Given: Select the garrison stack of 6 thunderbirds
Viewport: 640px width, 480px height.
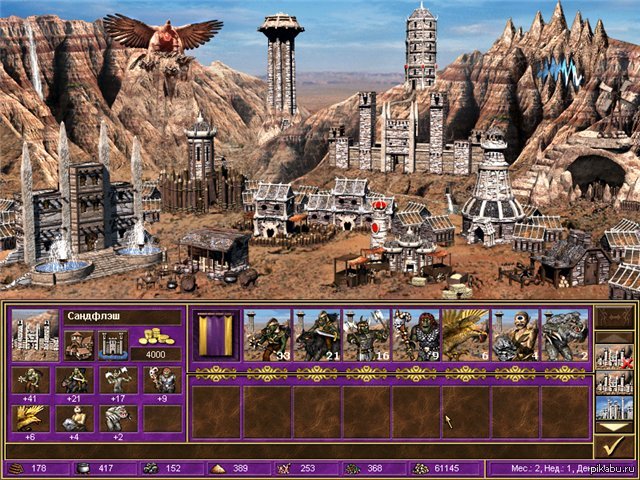Looking at the screenshot, I should [465, 335].
